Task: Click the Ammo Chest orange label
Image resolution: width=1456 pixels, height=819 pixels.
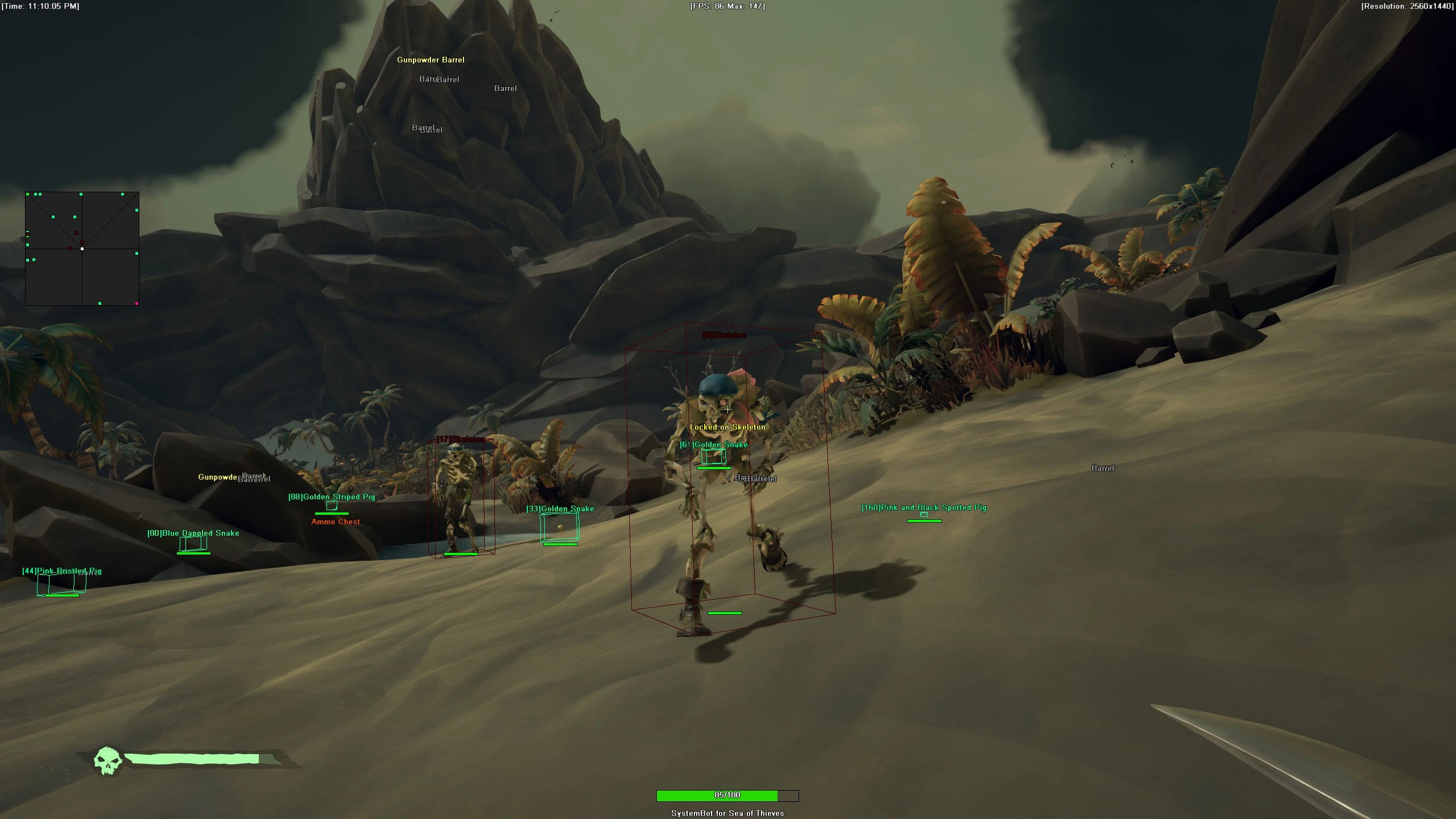Action: [x=336, y=522]
